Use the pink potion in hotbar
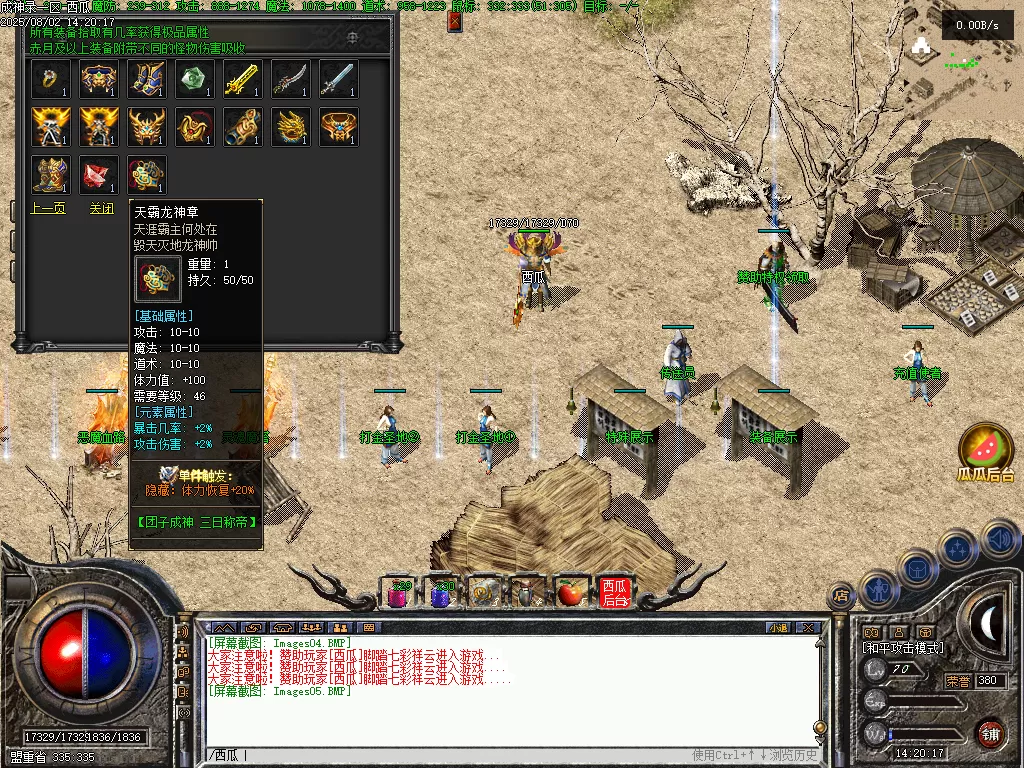 tap(399, 593)
